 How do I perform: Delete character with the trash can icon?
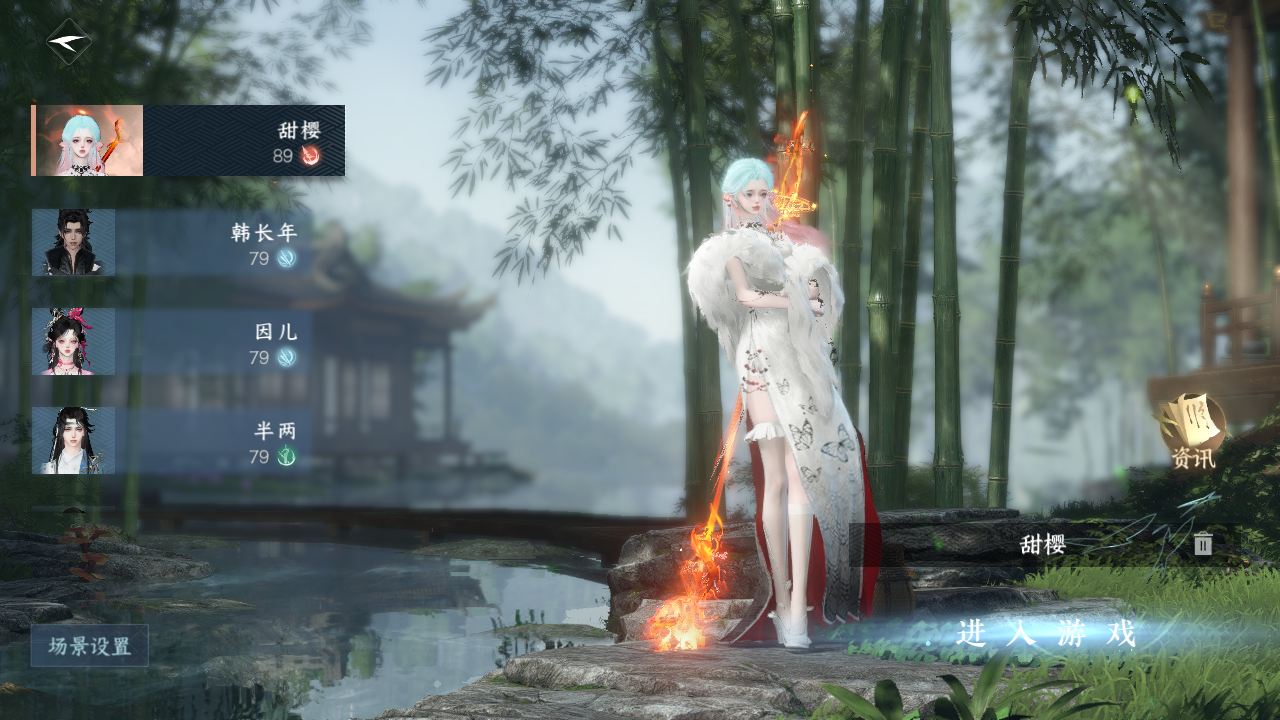(1203, 544)
